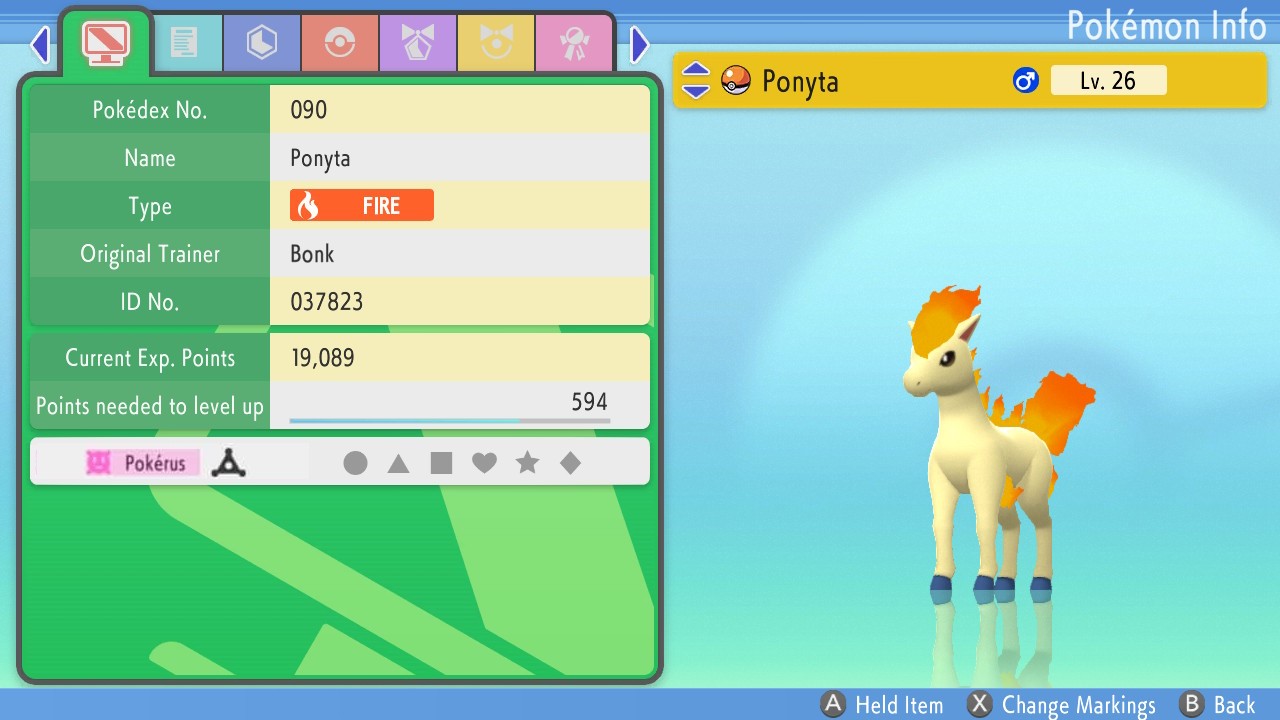Viewport: 1280px width, 720px height.
Task: Click the right page navigation arrow
Action: pyautogui.click(x=639, y=44)
